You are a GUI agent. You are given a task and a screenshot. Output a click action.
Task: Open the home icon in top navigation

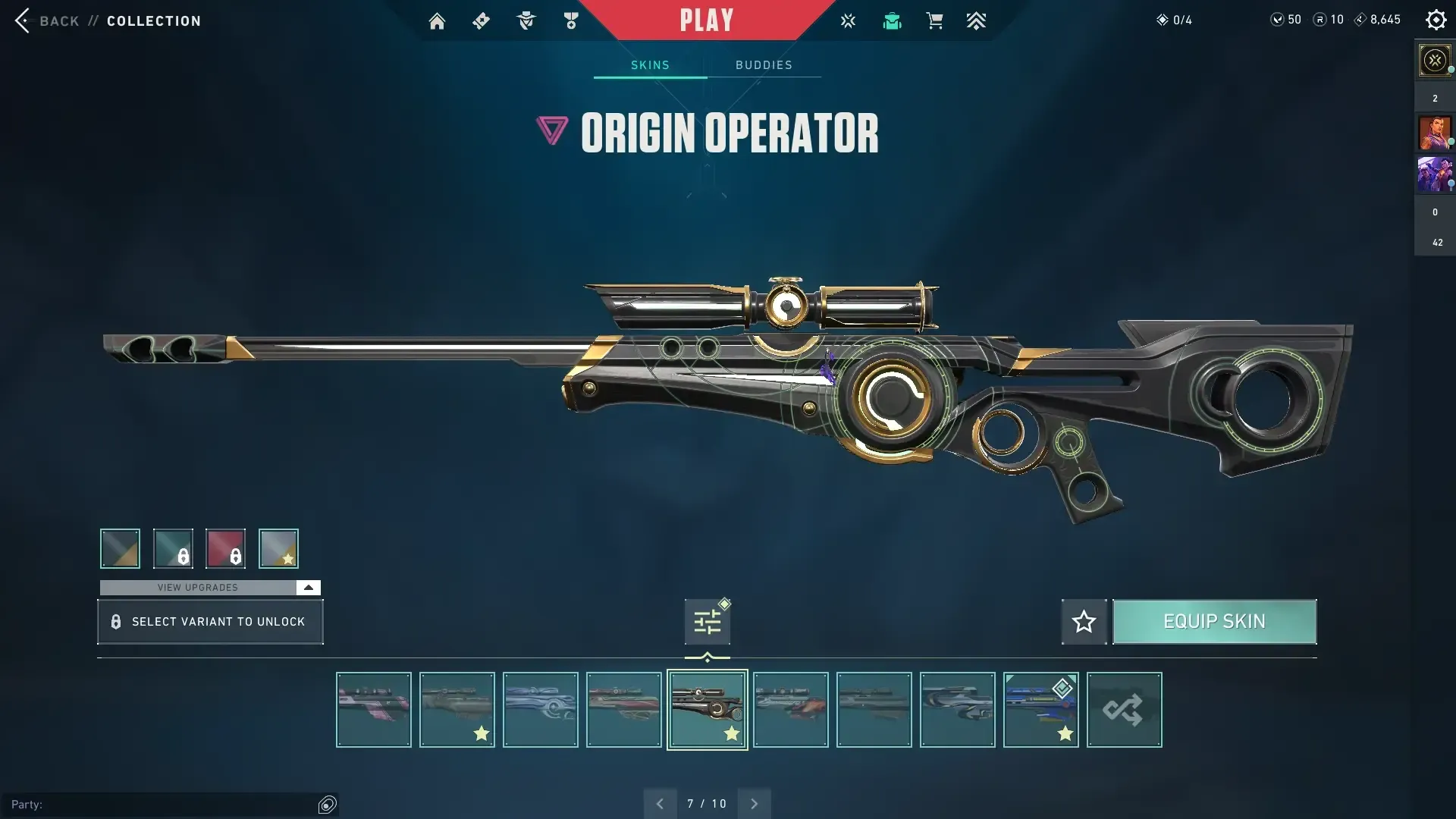[x=437, y=21]
